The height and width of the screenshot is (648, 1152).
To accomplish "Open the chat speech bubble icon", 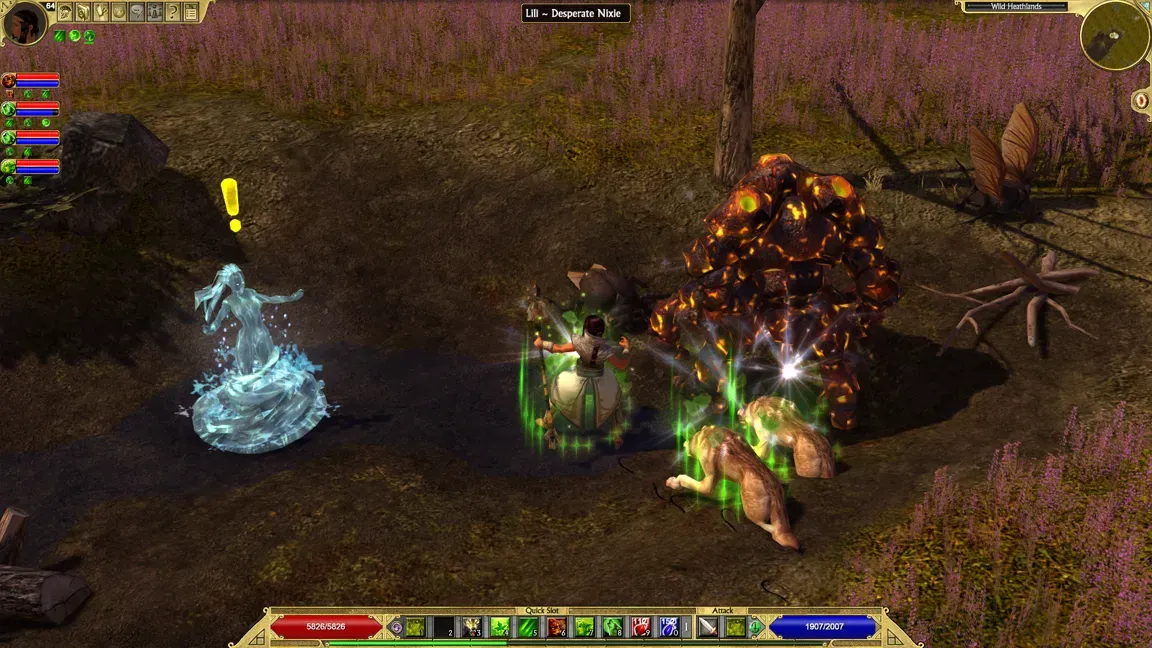I will [137, 12].
